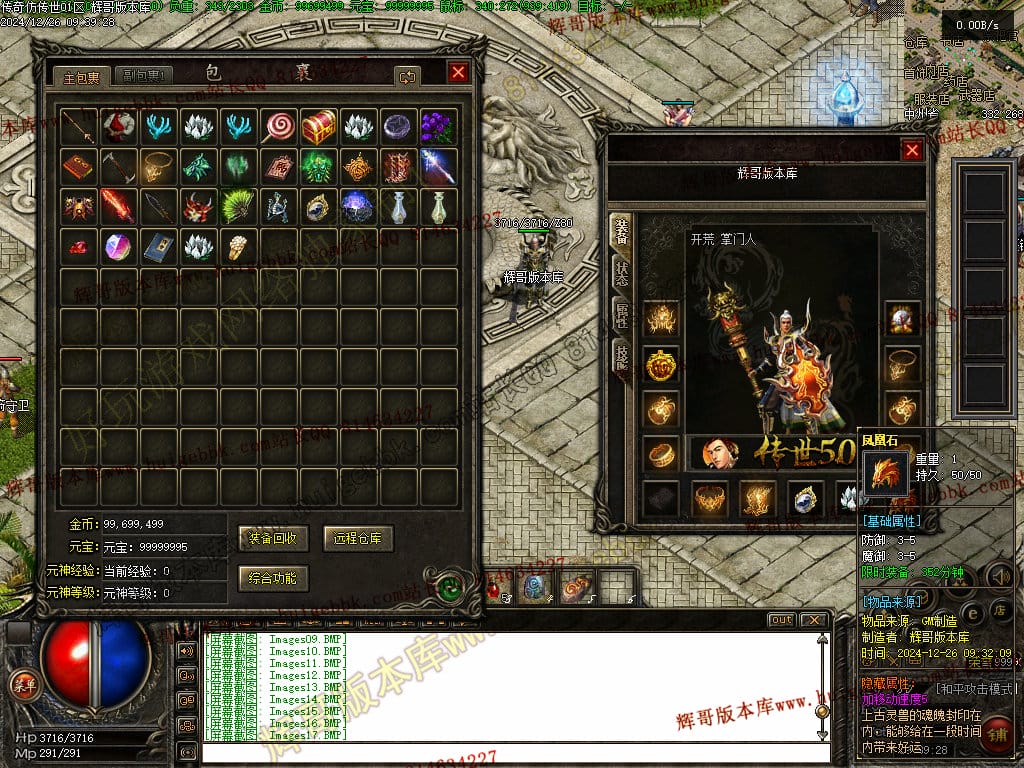
Task: Open the 综合功能 general functions menu
Action: [274, 577]
